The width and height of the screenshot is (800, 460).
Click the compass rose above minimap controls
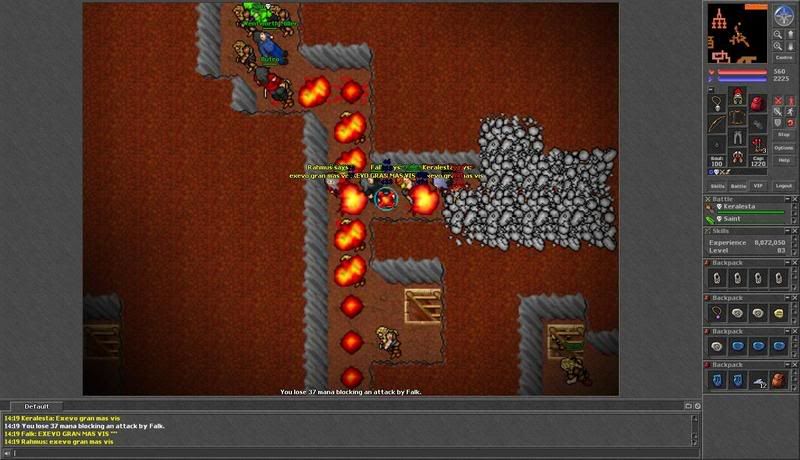tap(784, 14)
